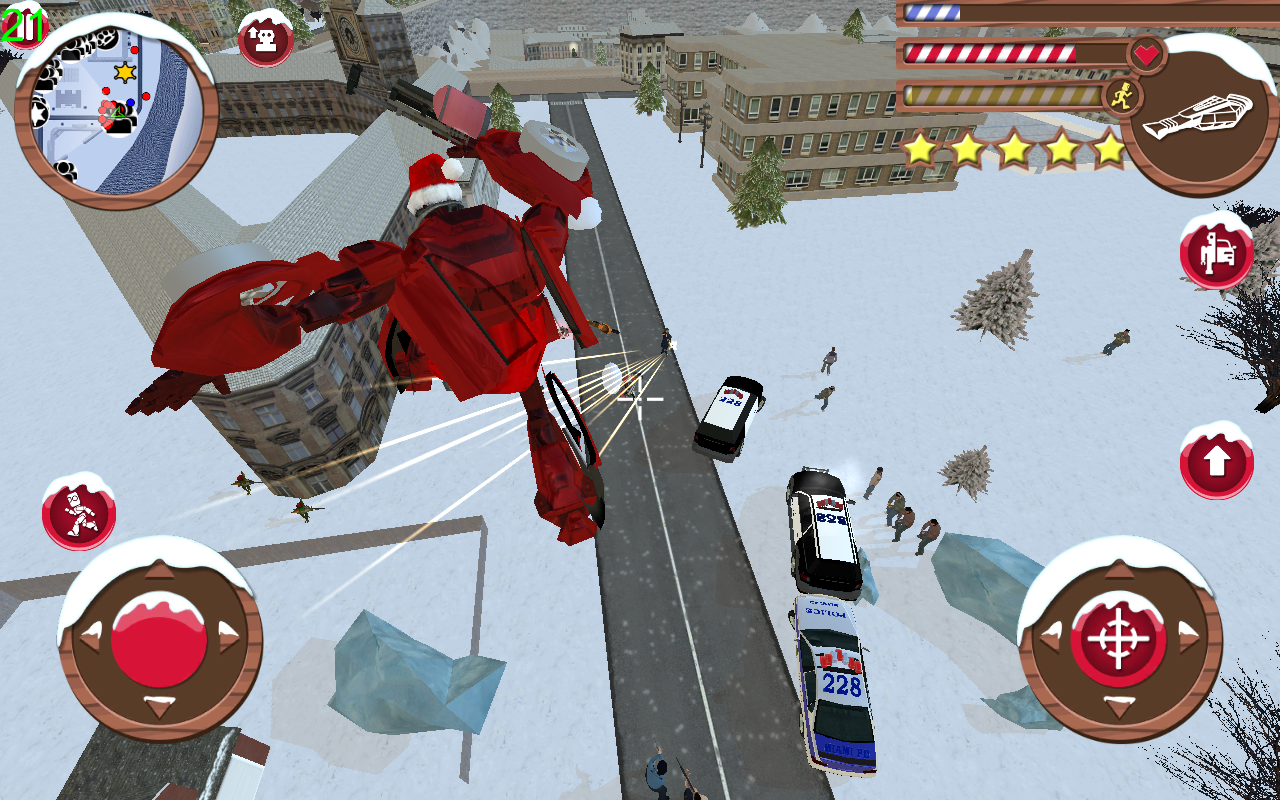Open the robot character icon
The height and width of the screenshot is (800, 1280).
(79, 514)
